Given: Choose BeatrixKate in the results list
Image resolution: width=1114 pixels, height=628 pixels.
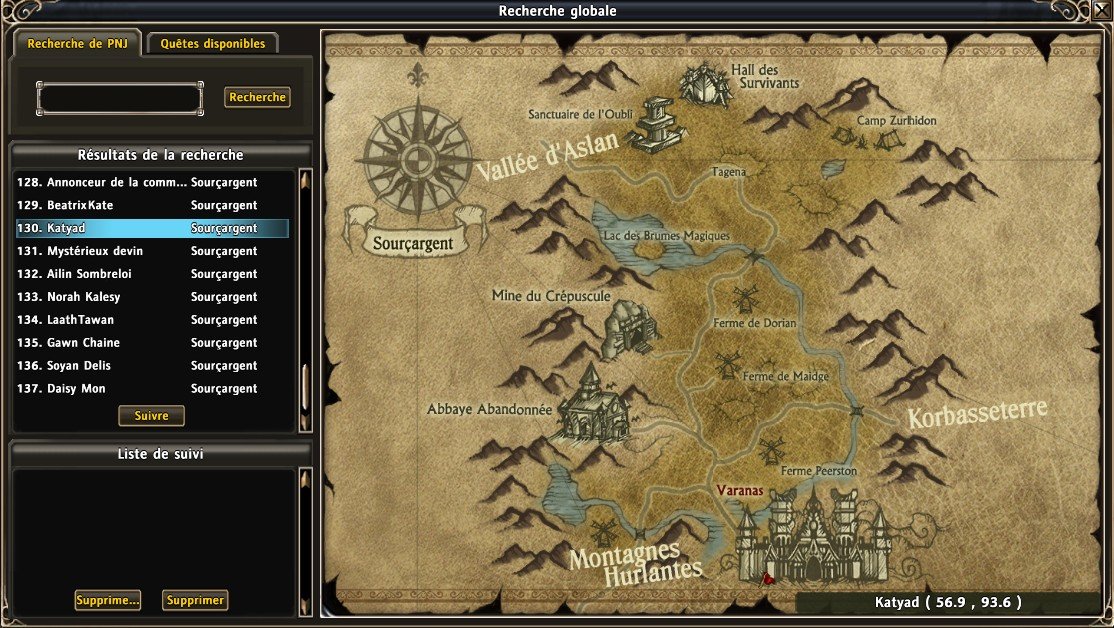Looking at the screenshot, I should click(152, 206).
